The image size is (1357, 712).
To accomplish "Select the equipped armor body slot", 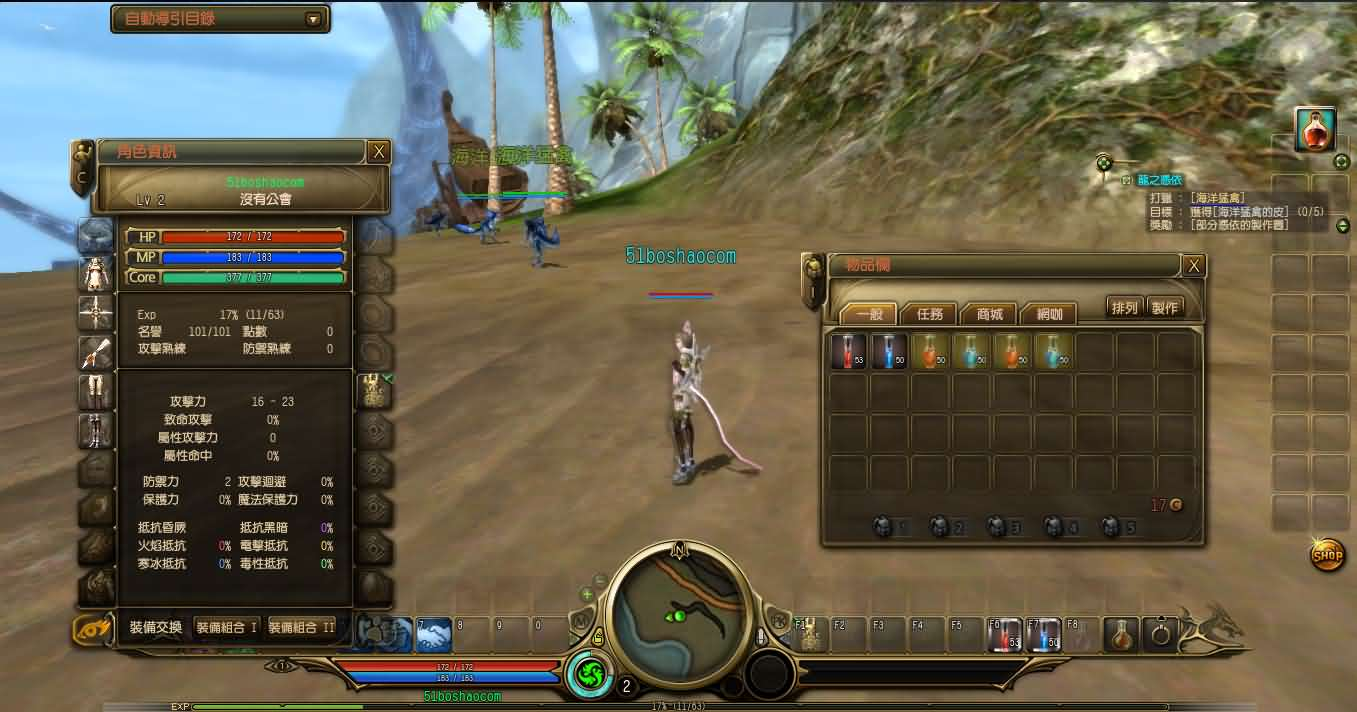I will click(x=96, y=273).
